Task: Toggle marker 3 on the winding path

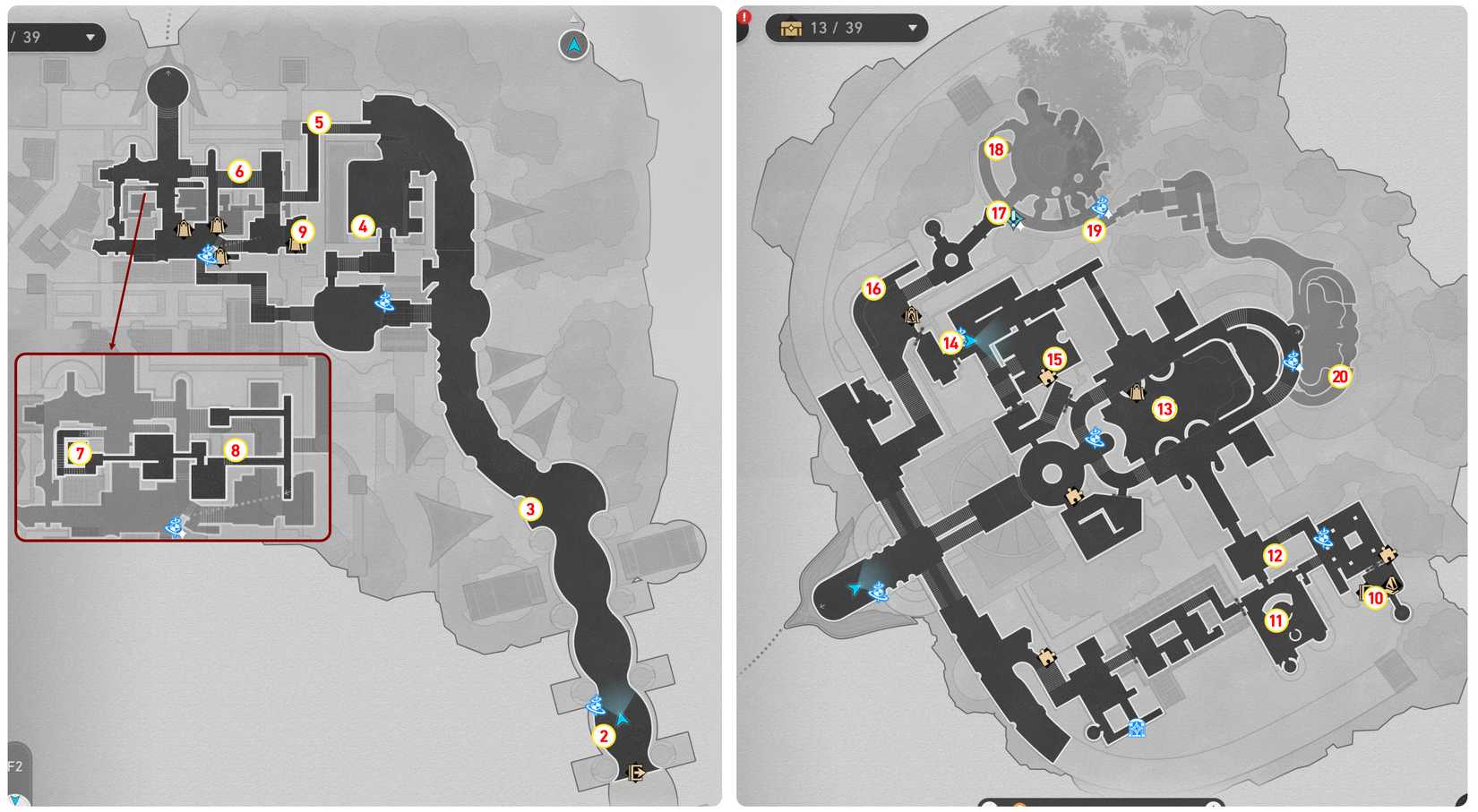Action: point(528,508)
